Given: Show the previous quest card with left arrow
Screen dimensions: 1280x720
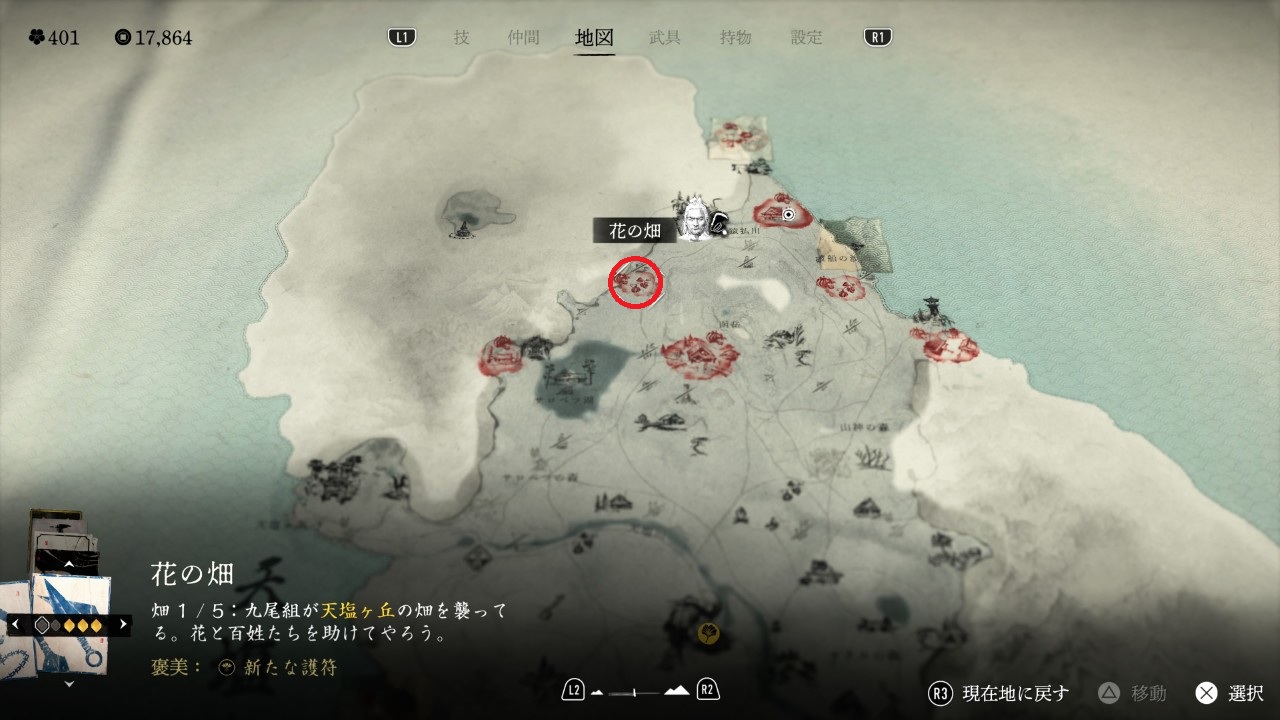Looking at the screenshot, I should pos(15,624).
